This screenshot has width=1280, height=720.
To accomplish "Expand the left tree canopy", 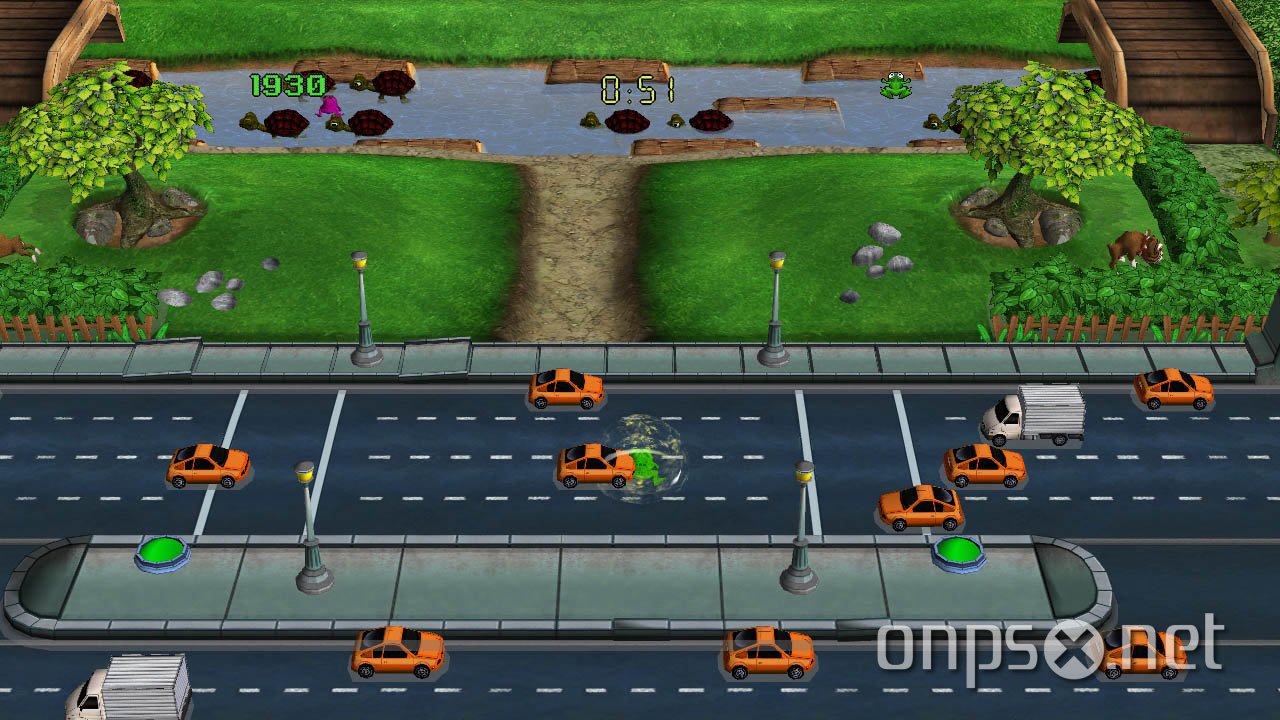I will point(130,120).
